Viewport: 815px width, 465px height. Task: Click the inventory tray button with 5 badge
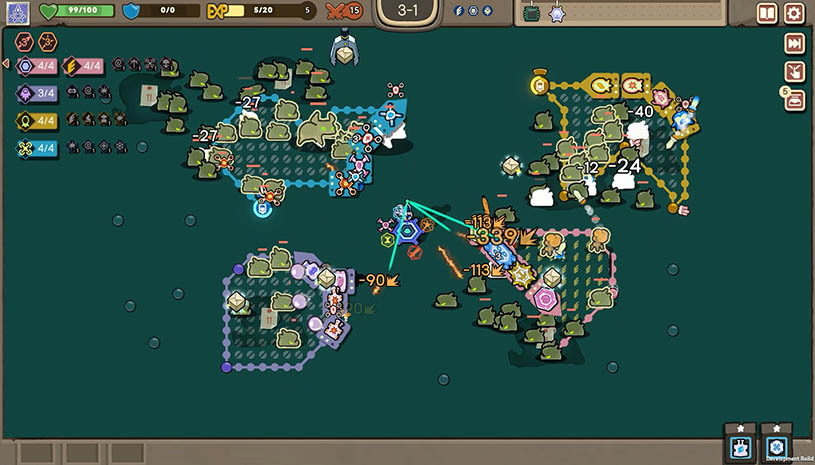coord(794,98)
